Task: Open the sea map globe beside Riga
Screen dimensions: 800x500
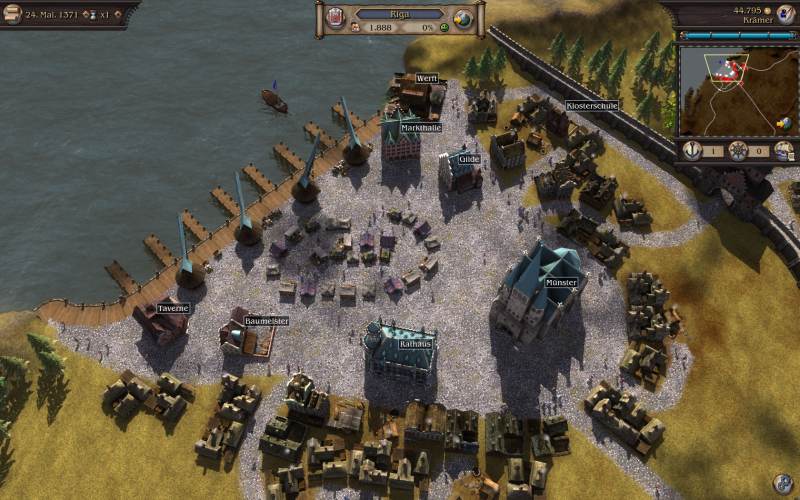Action: (x=462, y=18)
